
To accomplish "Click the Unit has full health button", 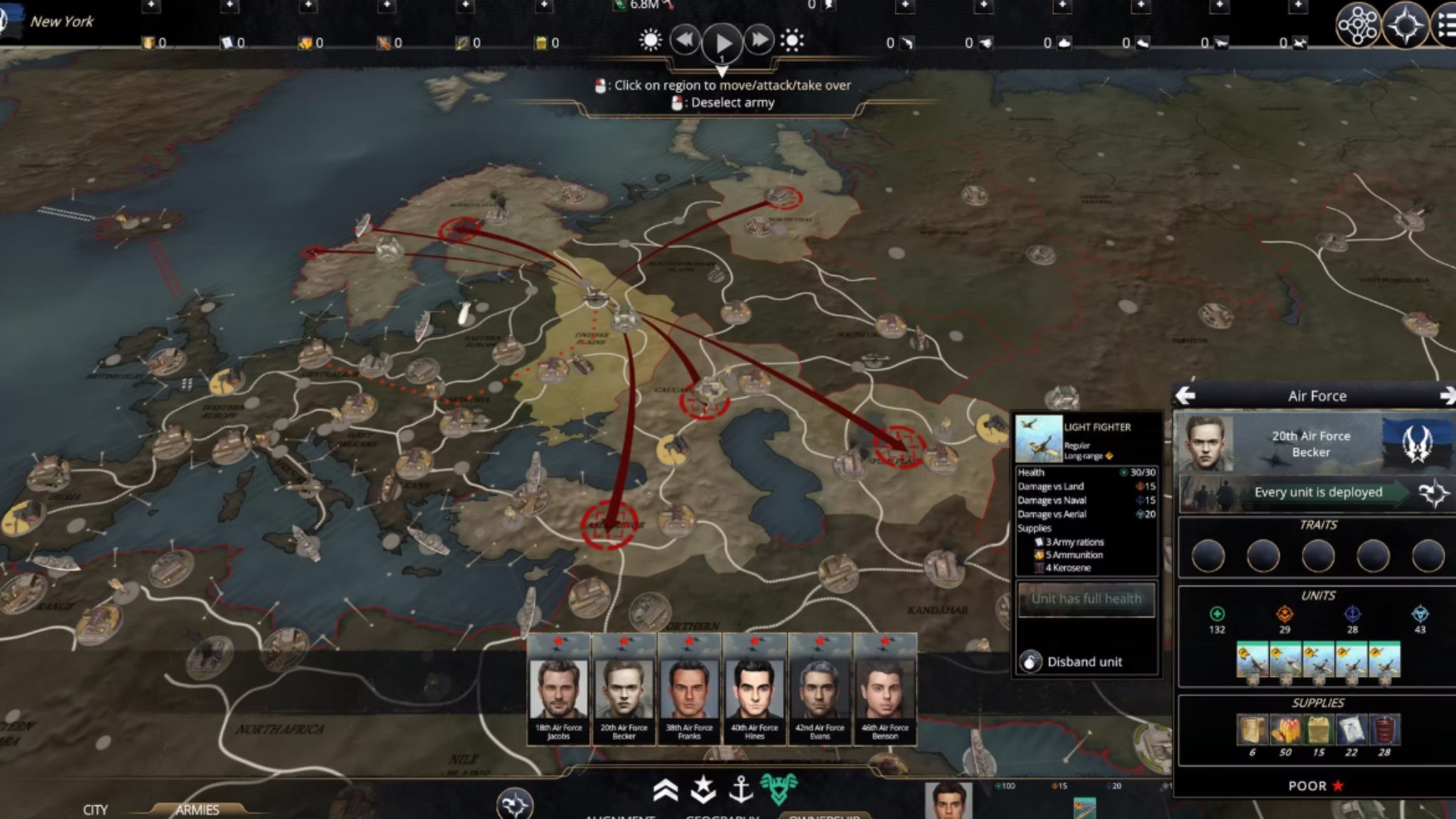I will (x=1086, y=599).
